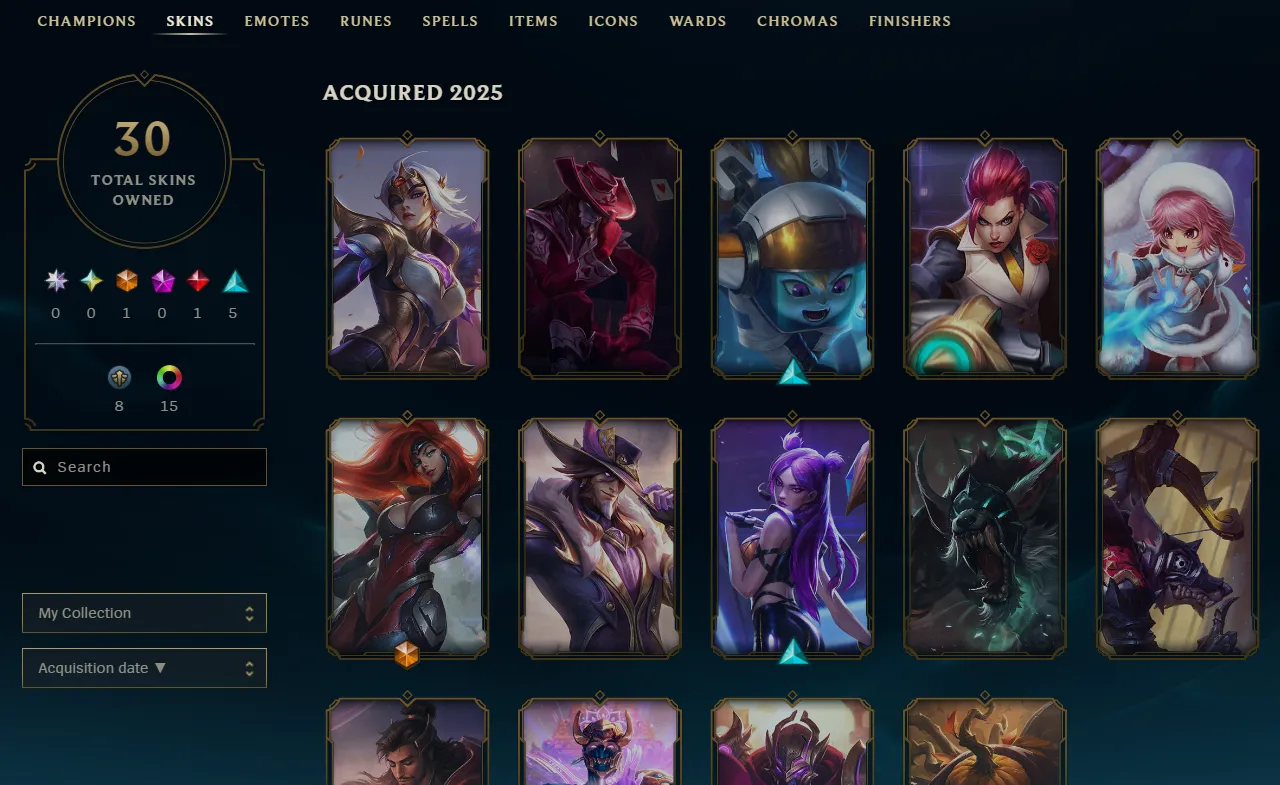
Task: Switch to the Wards tab
Action: pos(697,21)
